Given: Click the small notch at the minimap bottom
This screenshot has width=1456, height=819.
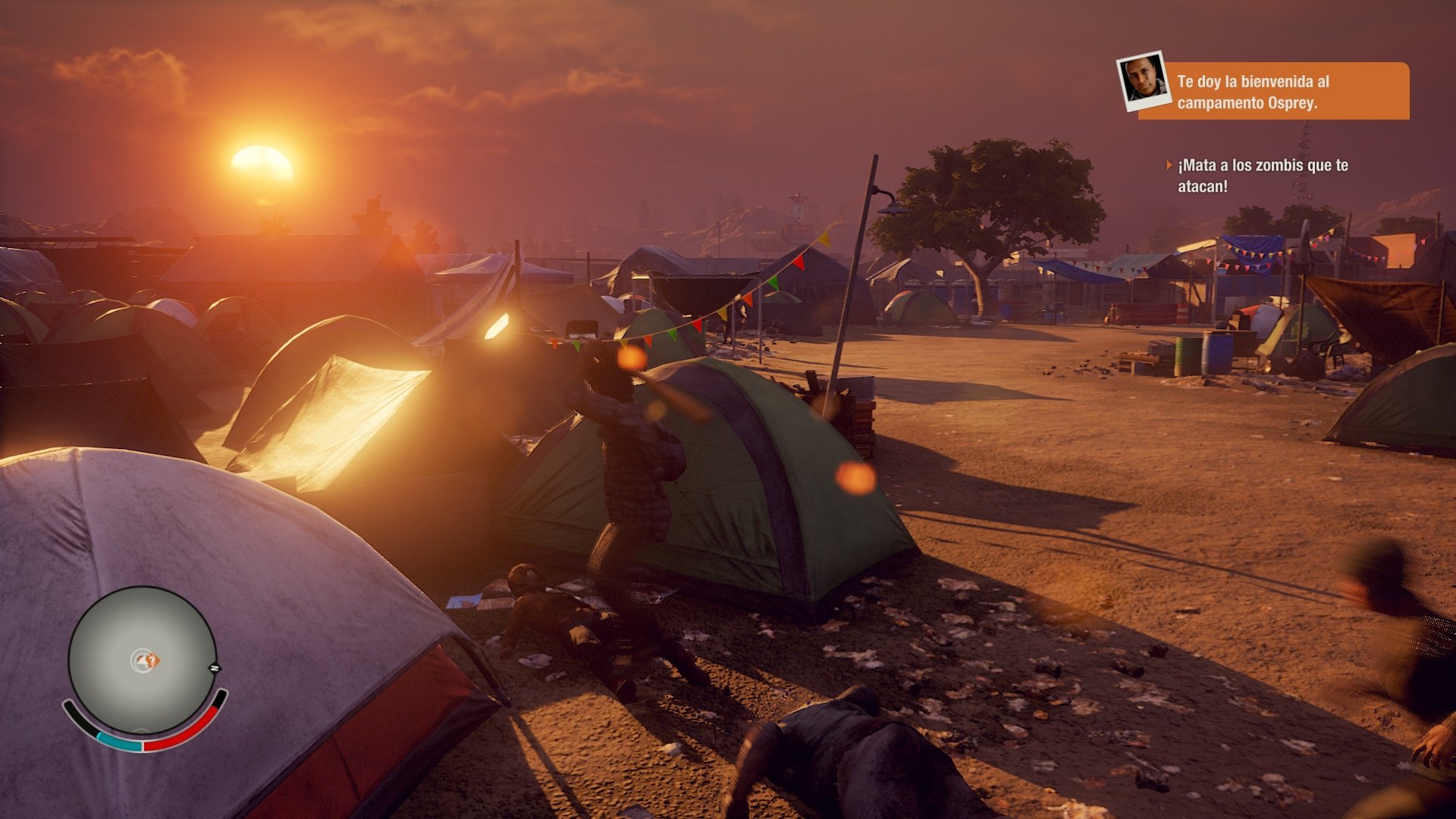Looking at the screenshot, I should point(142,730).
